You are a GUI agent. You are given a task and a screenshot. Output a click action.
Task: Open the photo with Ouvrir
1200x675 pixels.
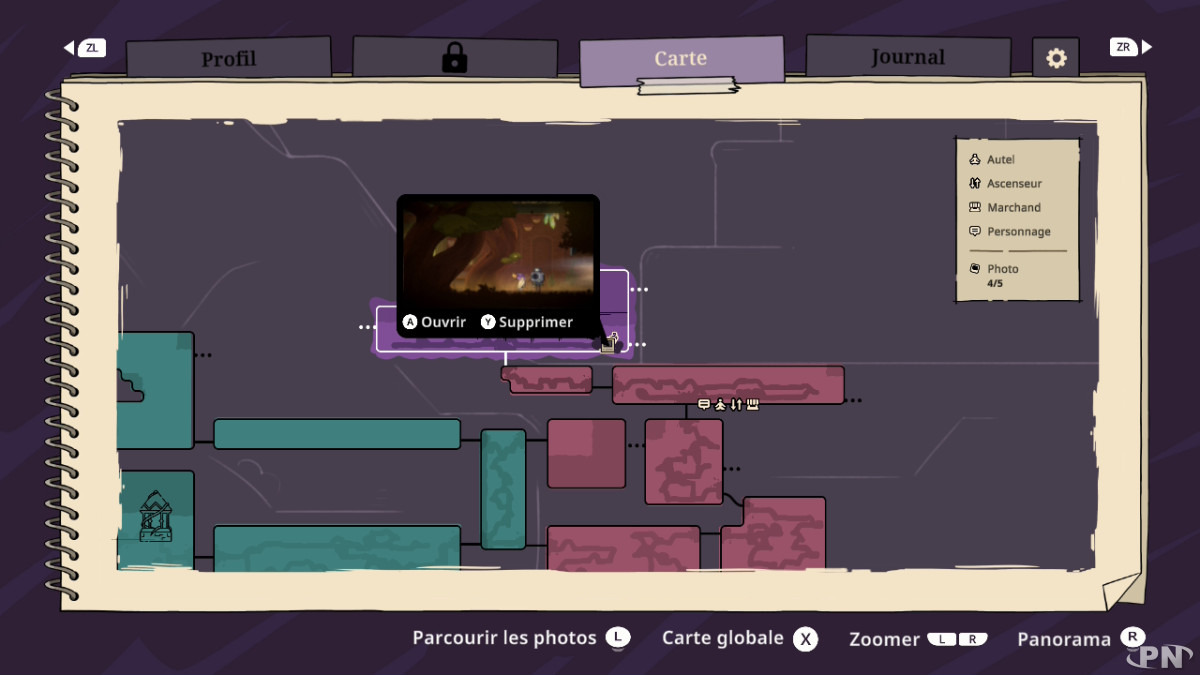tap(435, 322)
